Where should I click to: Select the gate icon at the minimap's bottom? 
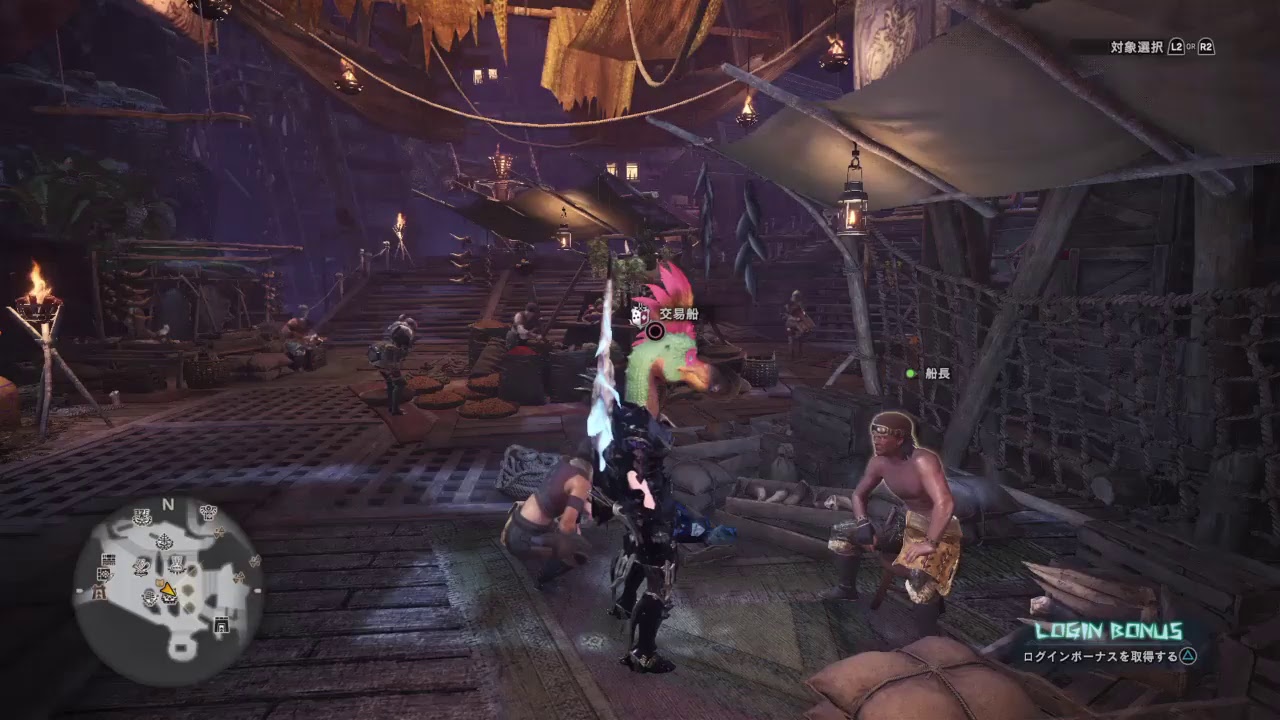point(222,625)
